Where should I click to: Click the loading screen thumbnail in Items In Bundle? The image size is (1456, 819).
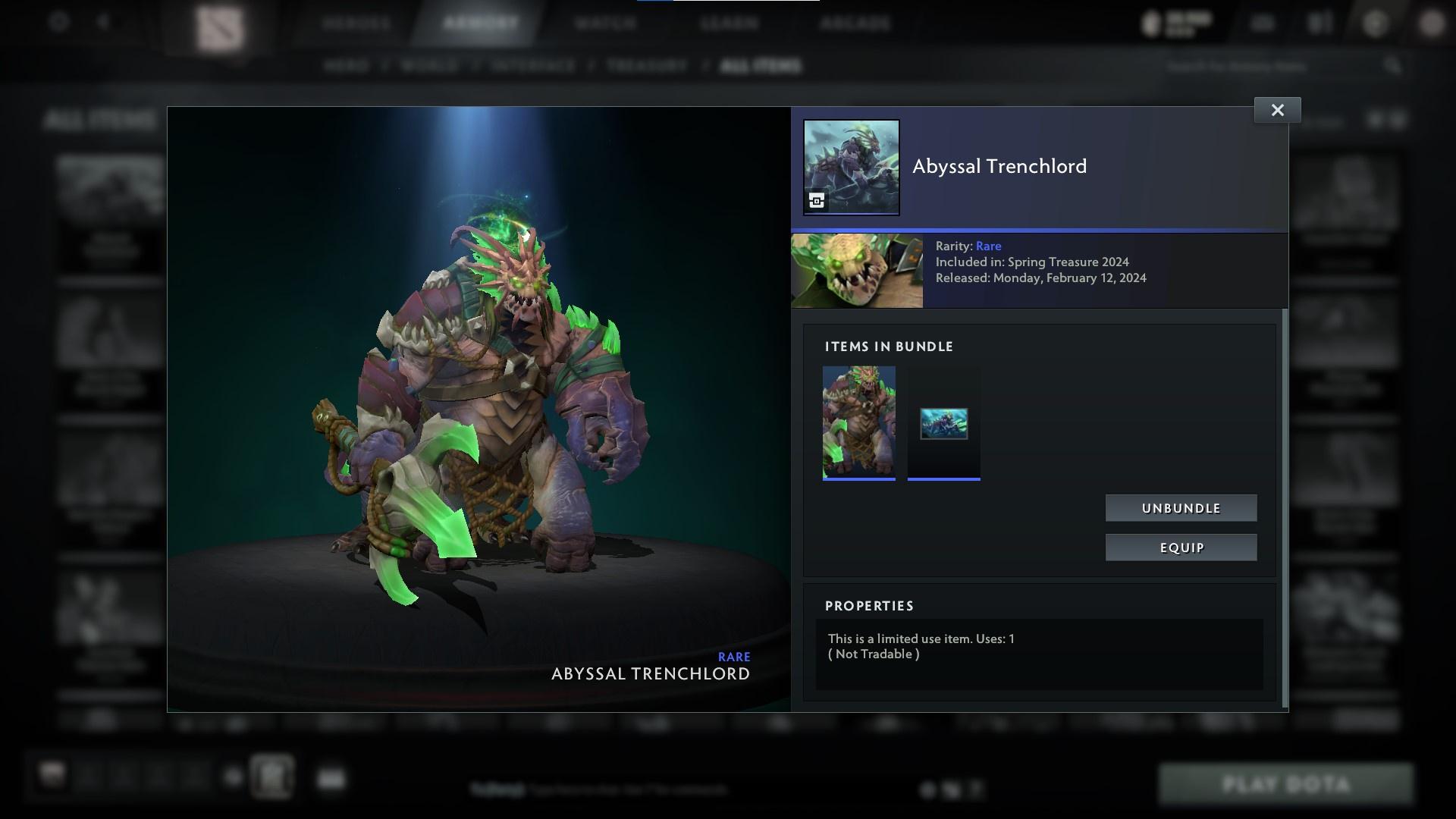click(x=943, y=423)
